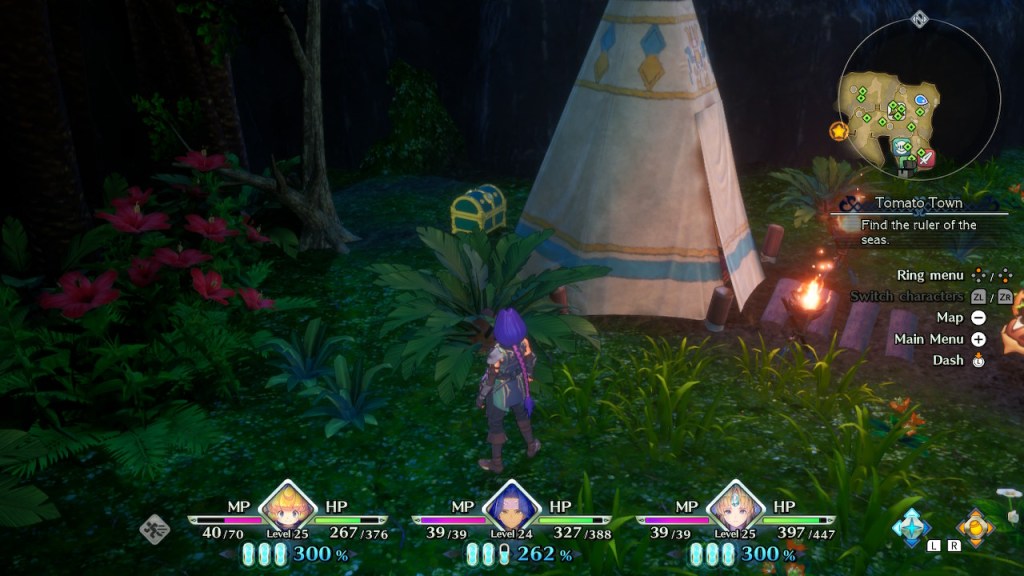Image resolution: width=1024 pixels, height=576 pixels.
Task: Choose the tiara-wearing party member portrait
Action: point(735,505)
